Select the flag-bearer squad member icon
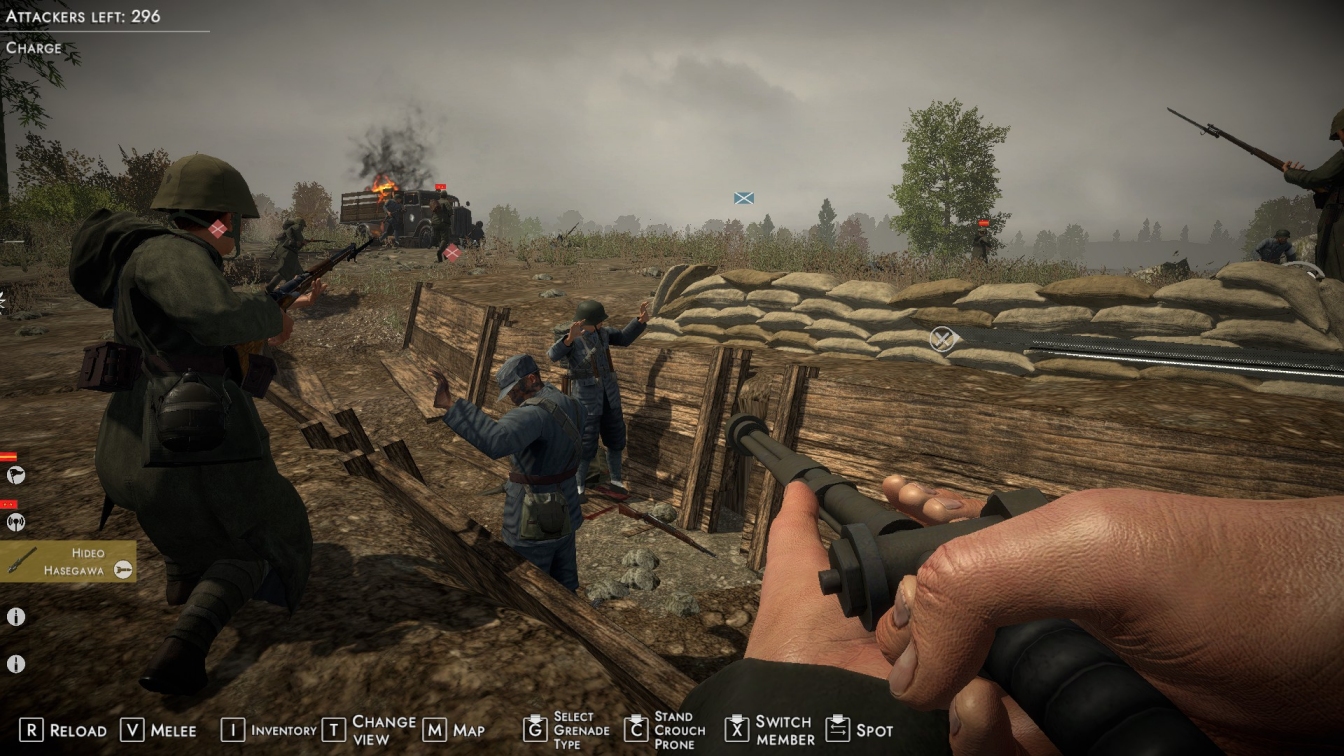This screenshot has width=1344, height=756. [x=15, y=475]
